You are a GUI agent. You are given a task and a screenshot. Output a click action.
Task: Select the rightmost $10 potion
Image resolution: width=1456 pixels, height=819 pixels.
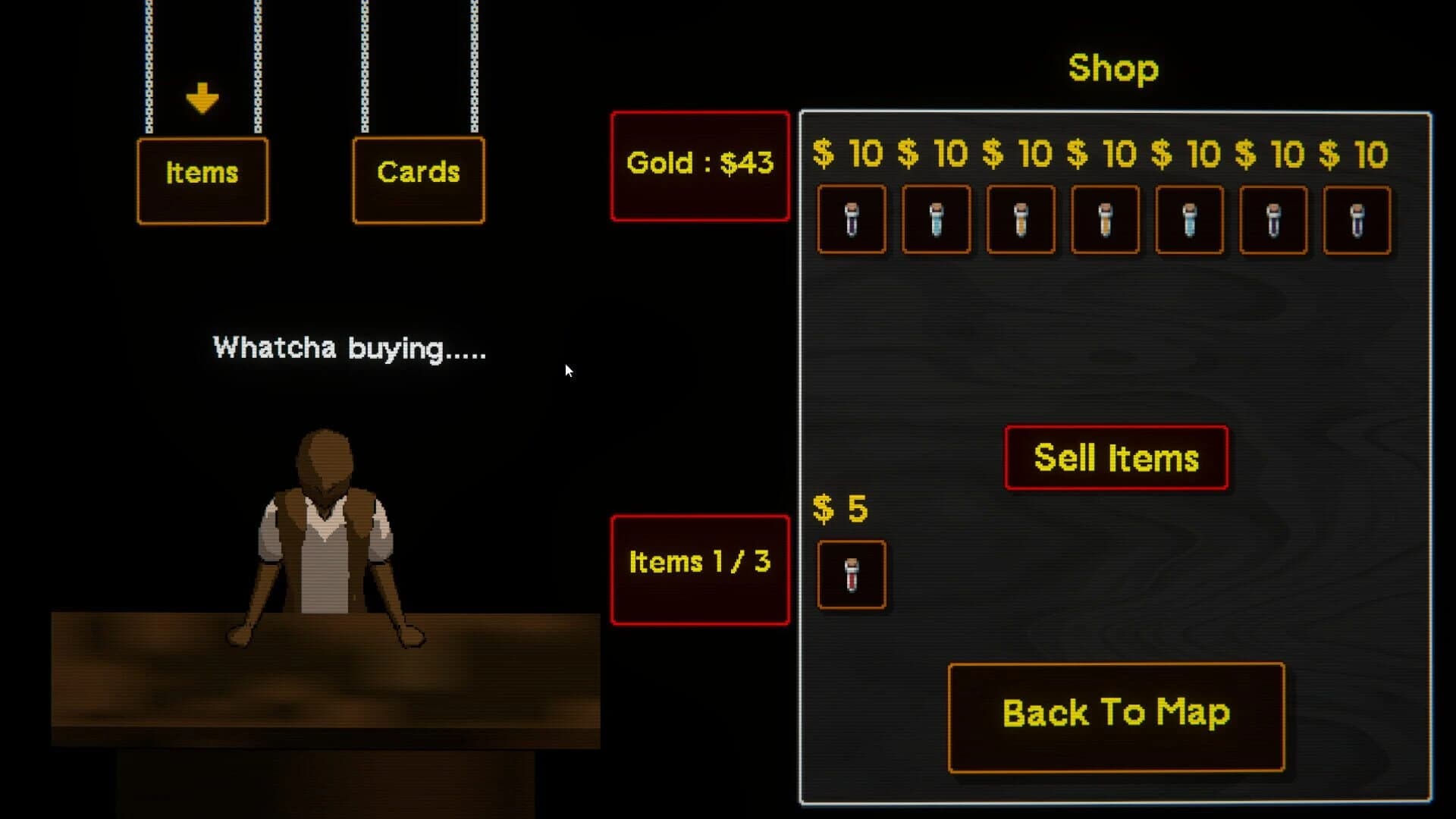pos(1357,221)
